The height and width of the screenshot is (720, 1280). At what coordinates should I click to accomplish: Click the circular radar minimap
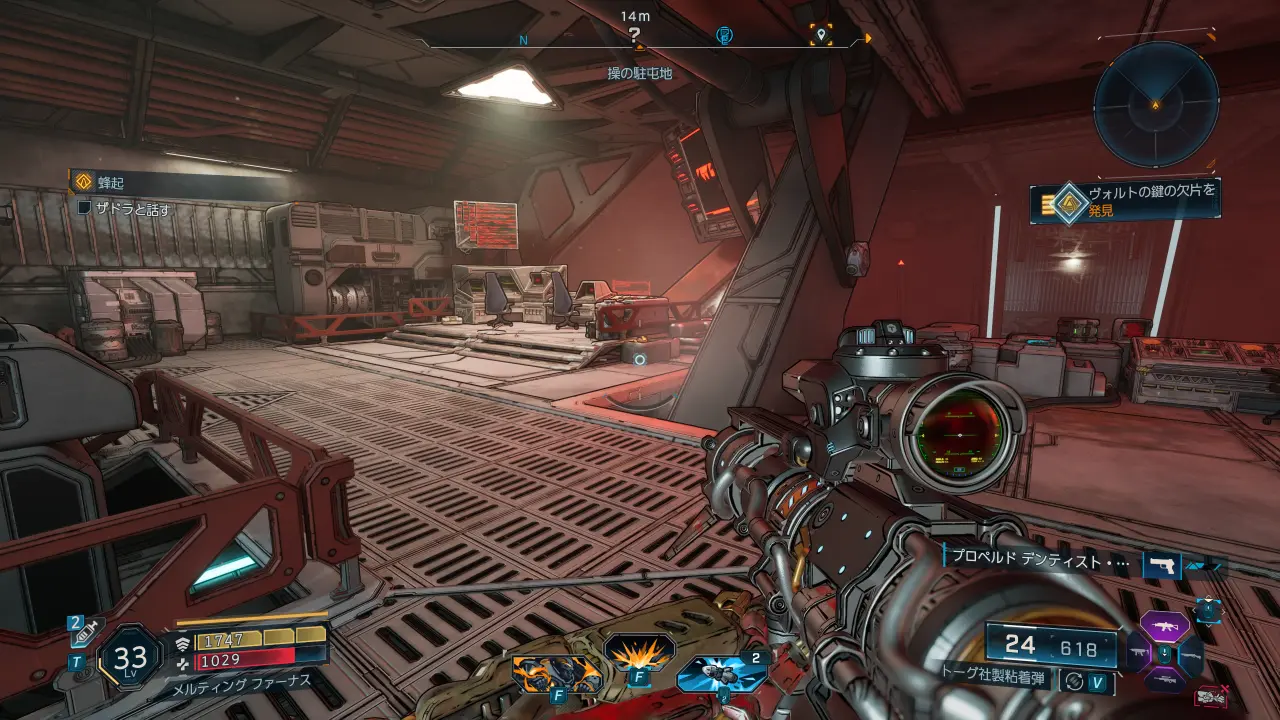(x=1155, y=103)
